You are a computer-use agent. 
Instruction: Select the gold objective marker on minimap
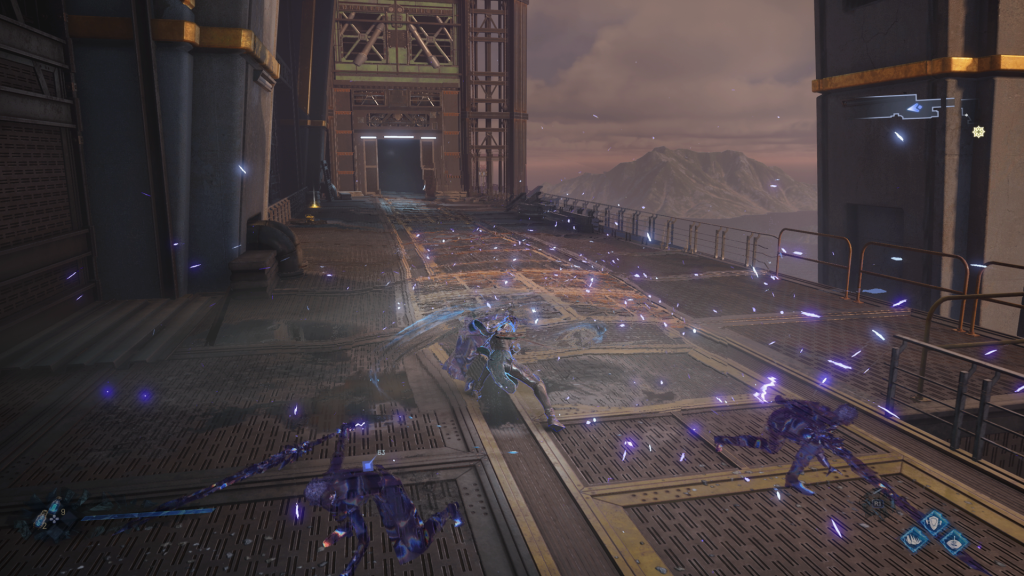tap(978, 131)
